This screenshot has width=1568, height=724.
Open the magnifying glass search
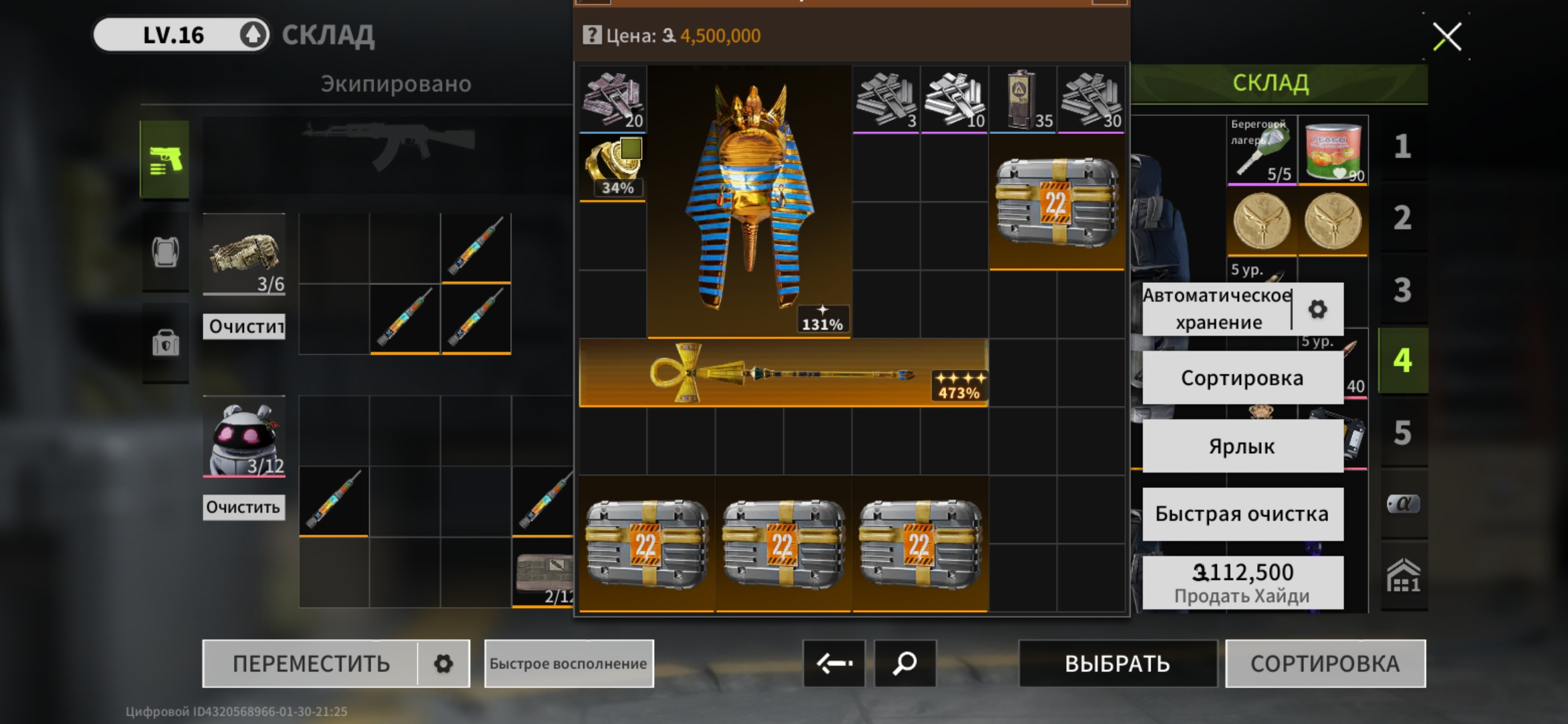click(x=905, y=664)
